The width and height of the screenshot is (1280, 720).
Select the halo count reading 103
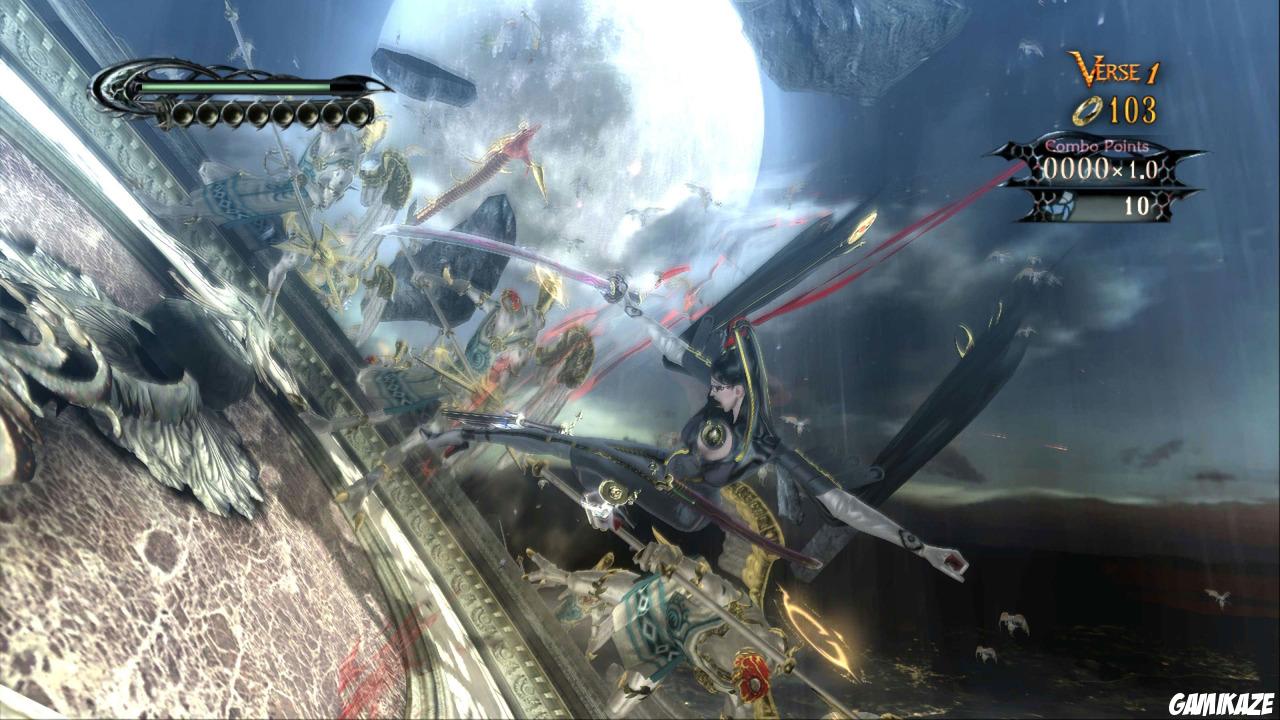(x=1135, y=110)
